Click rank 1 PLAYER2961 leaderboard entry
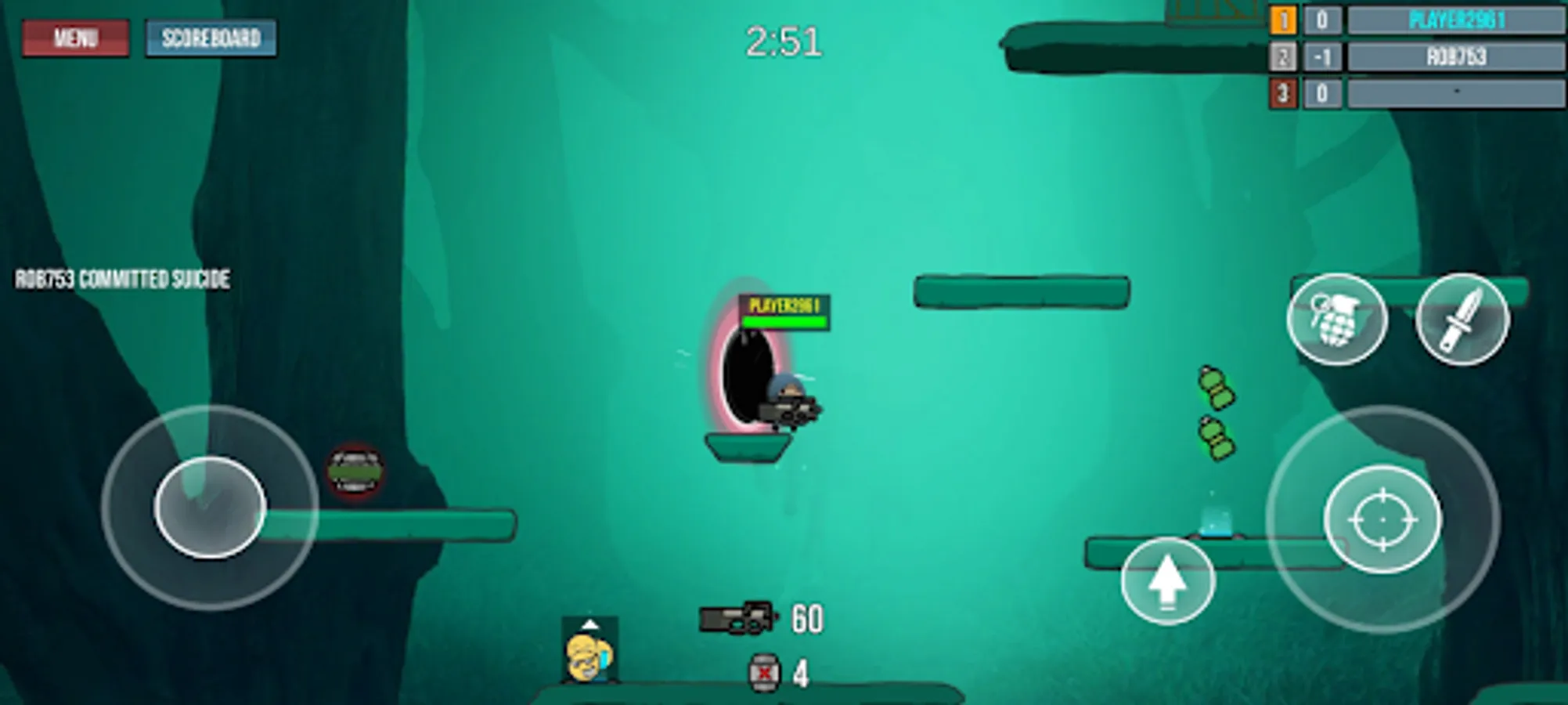1568x705 pixels. [1456, 21]
